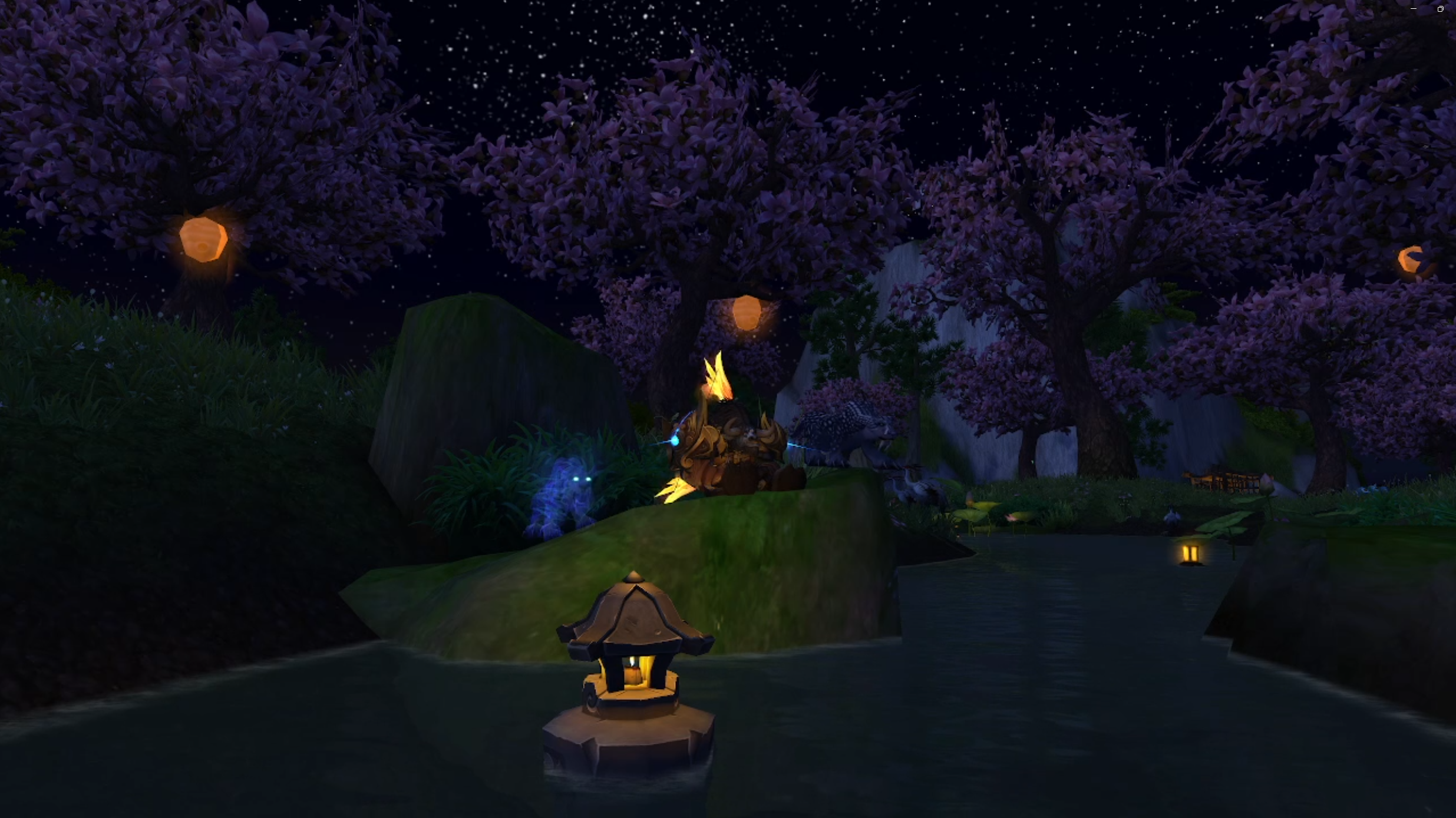This screenshot has height=818, width=1456.
Task: Click the restore-down window button
Action: 1440,9
